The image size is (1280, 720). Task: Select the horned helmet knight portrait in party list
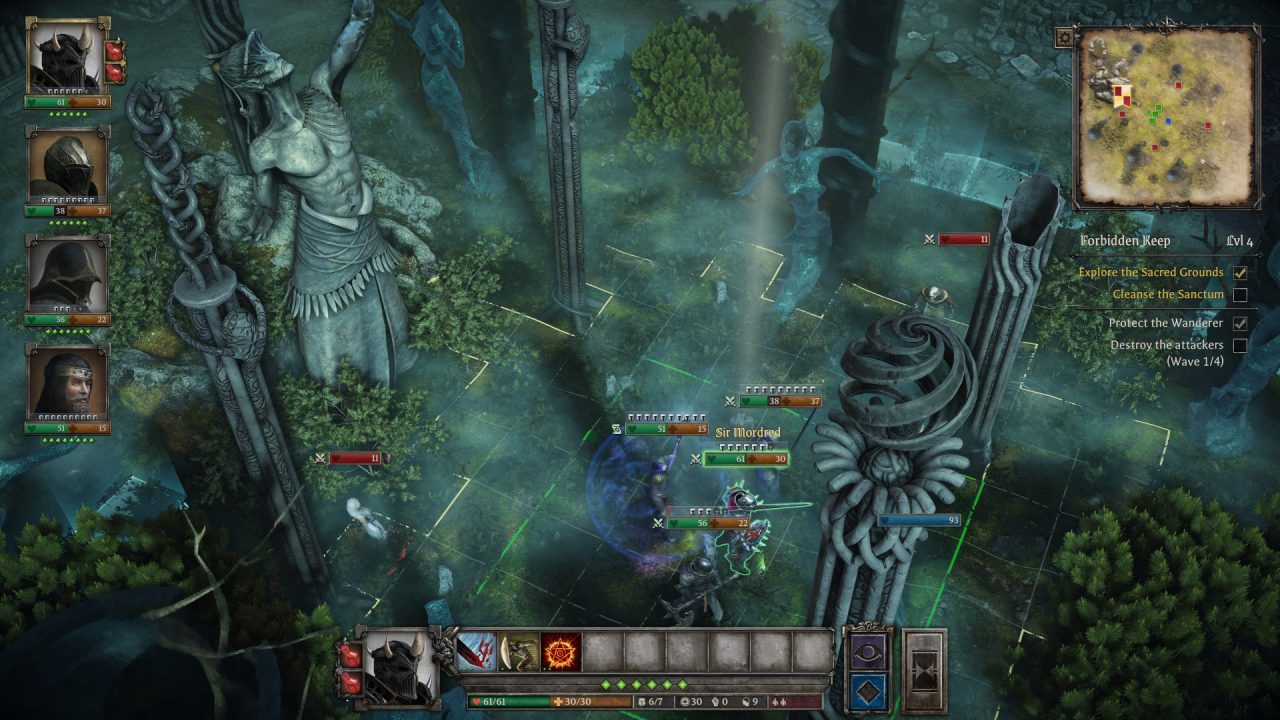(x=67, y=58)
